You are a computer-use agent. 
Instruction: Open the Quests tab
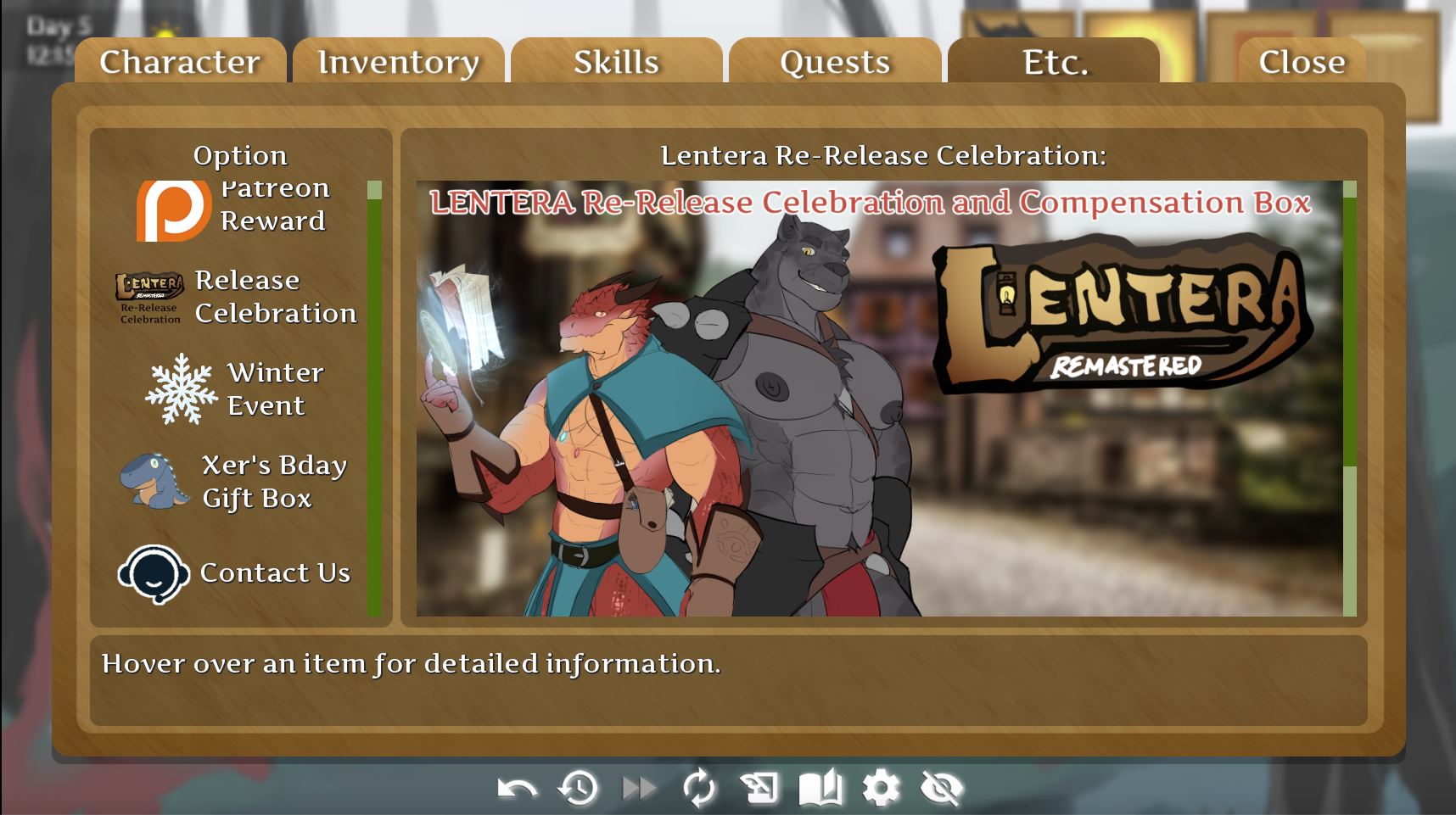pos(835,62)
